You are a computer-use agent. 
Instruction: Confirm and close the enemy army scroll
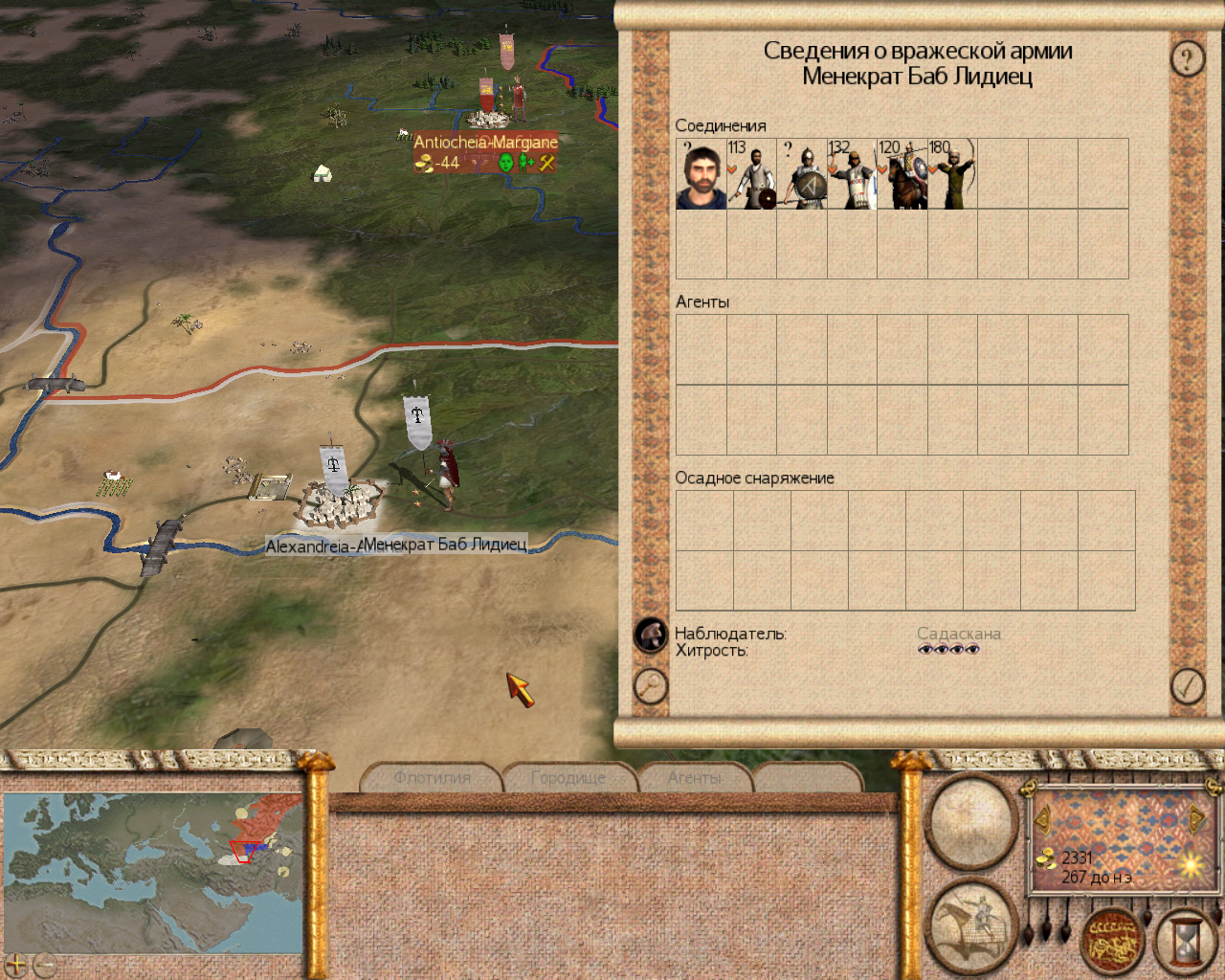pyautogui.click(x=1188, y=686)
